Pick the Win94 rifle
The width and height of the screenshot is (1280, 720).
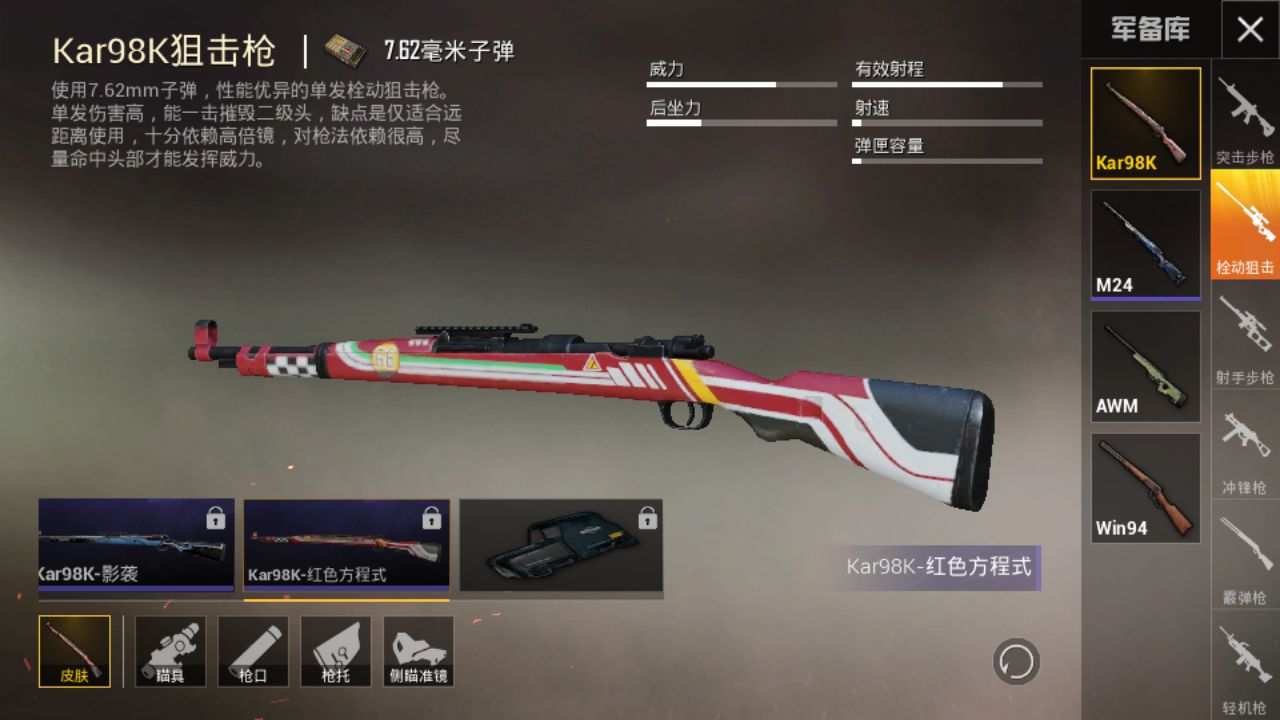1145,488
